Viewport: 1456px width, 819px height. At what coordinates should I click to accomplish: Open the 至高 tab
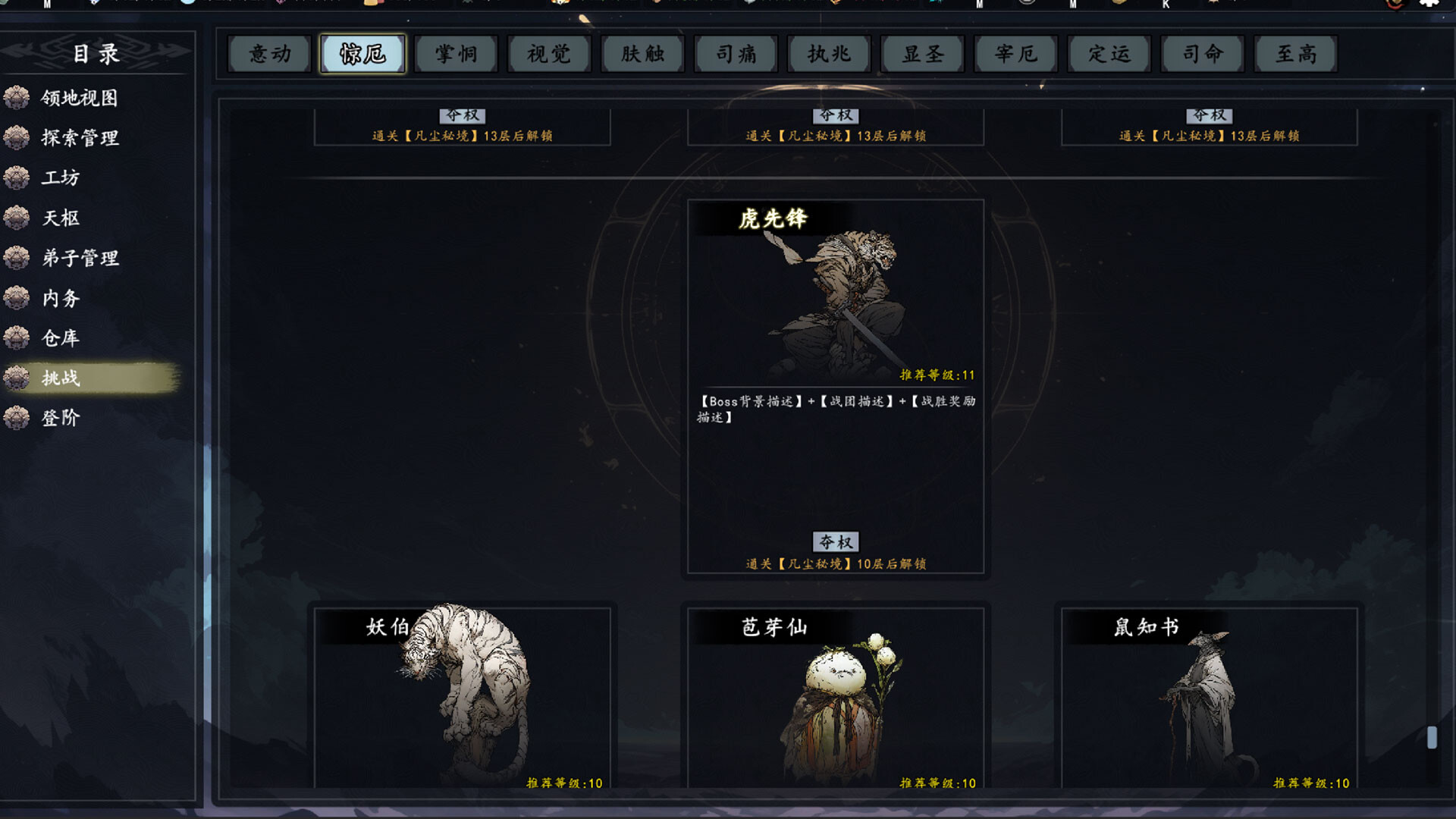click(1295, 54)
